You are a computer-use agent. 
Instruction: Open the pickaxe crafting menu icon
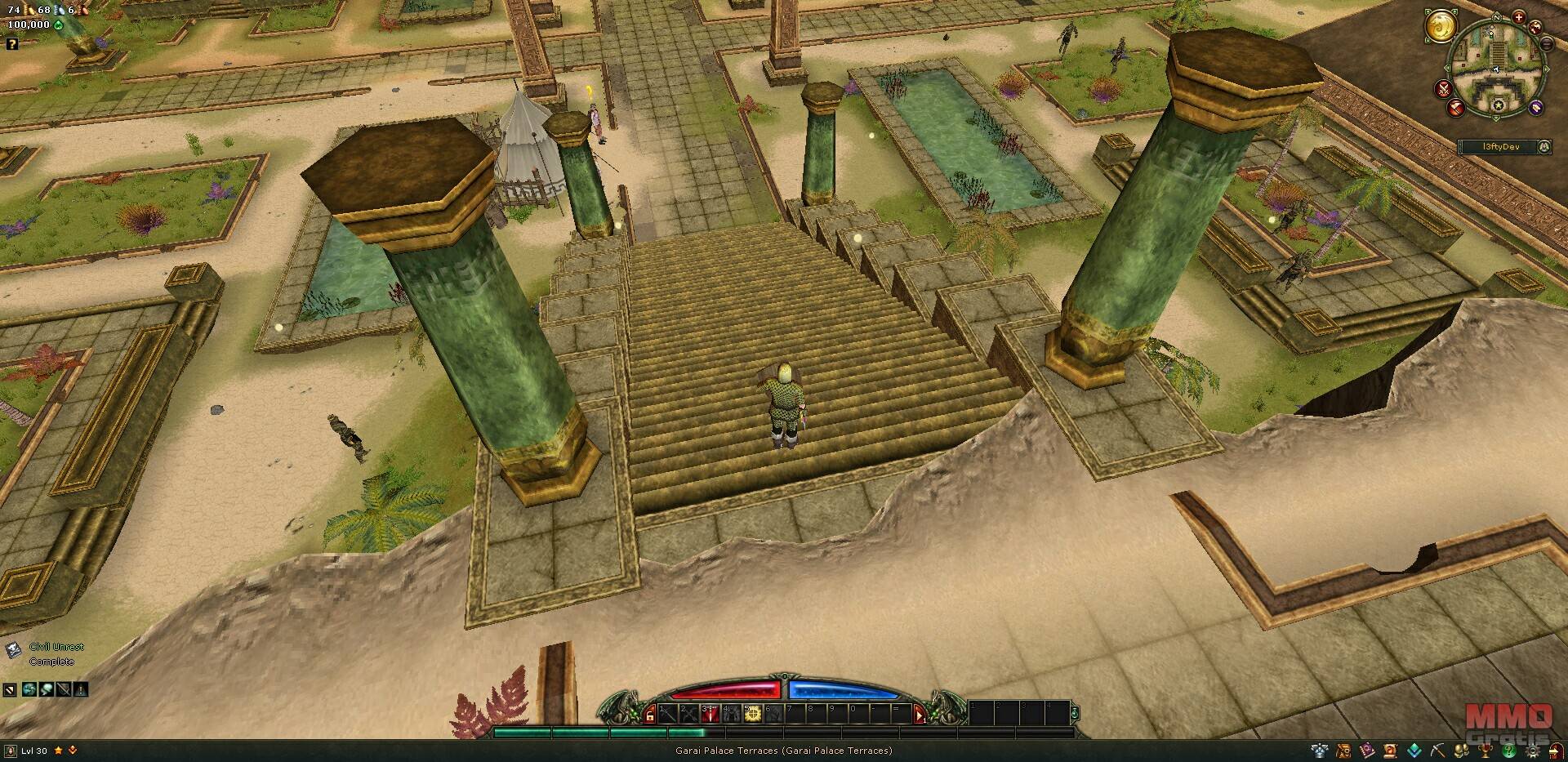click(x=1437, y=751)
